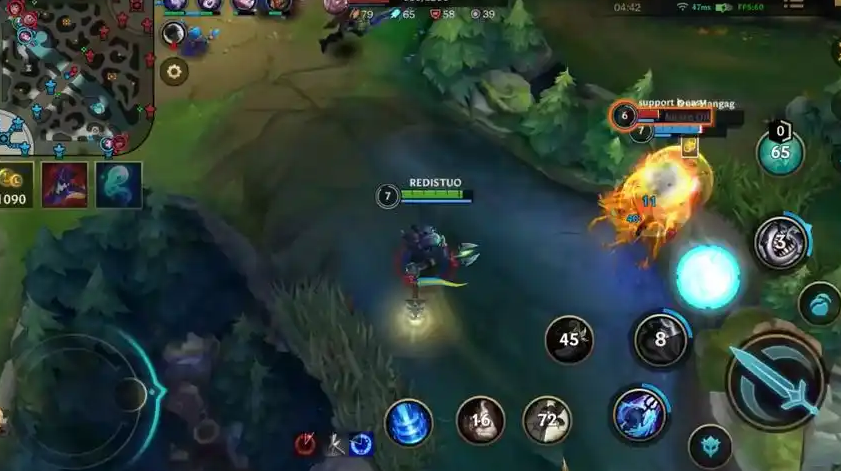This screenshot has width=841, height=471.
Task: Open settings with the gear icon
Action: coord(175,71)
